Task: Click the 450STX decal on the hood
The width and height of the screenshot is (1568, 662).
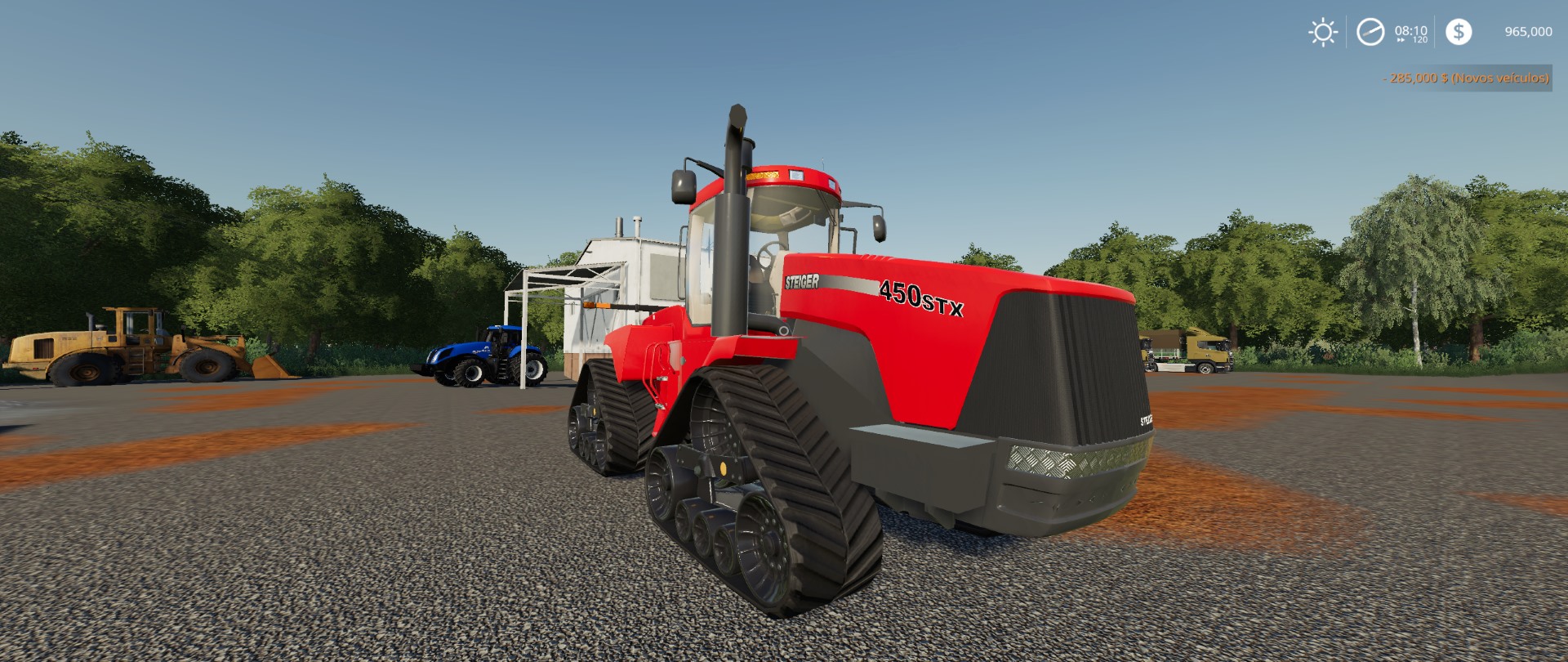Action: 921,299
